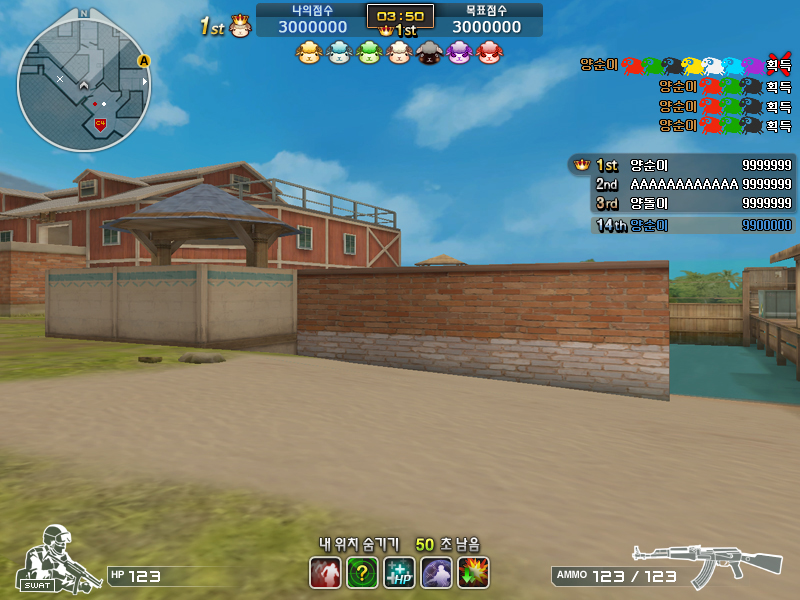Select the 3rd place 양돌이 row
The width and height of the screenshot is (800, 600).
coord(682,203)
